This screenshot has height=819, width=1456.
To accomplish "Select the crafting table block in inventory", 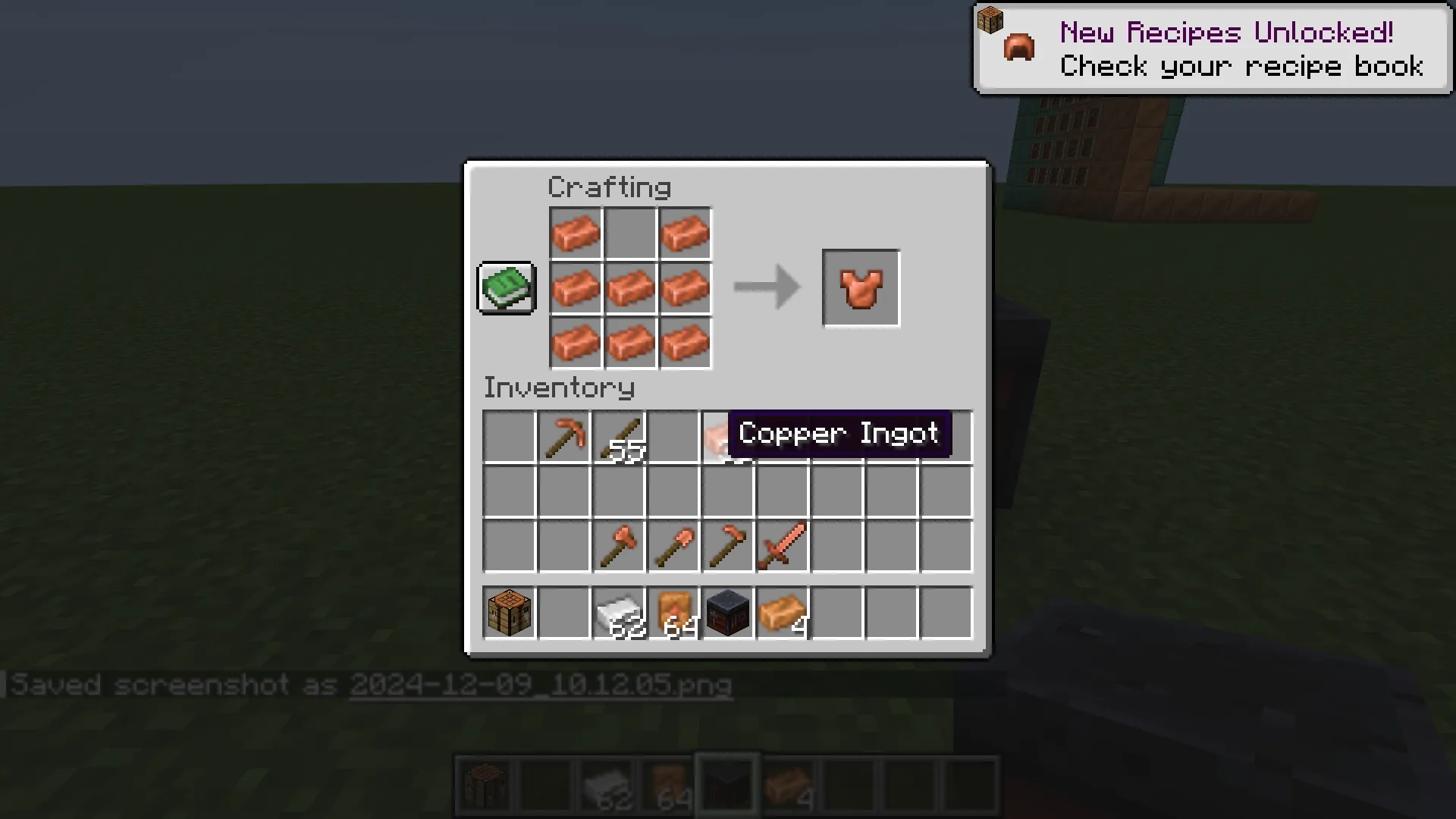I will coord(509,614).
